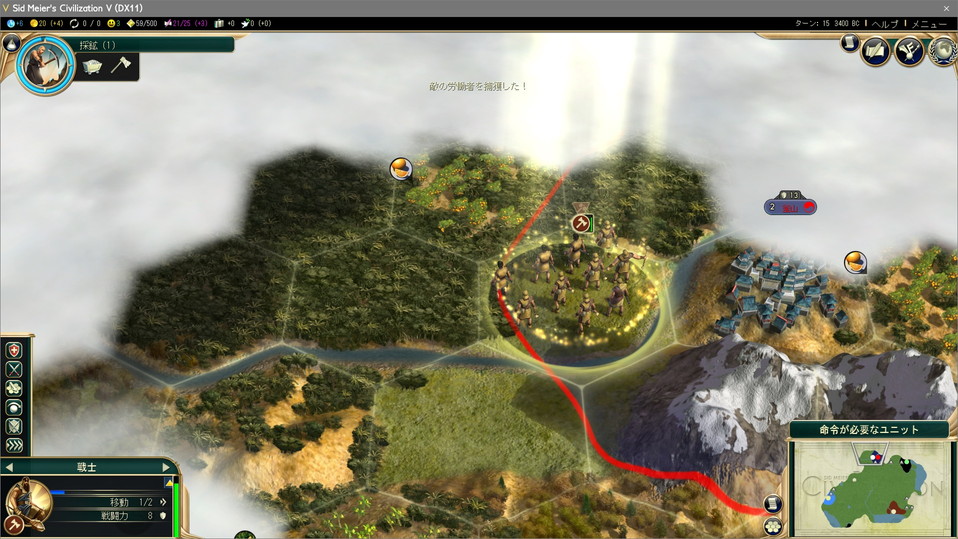Select the triple-arrow move unit action
The height and width of the screenshot is (539, 958).
click(15, 446)
